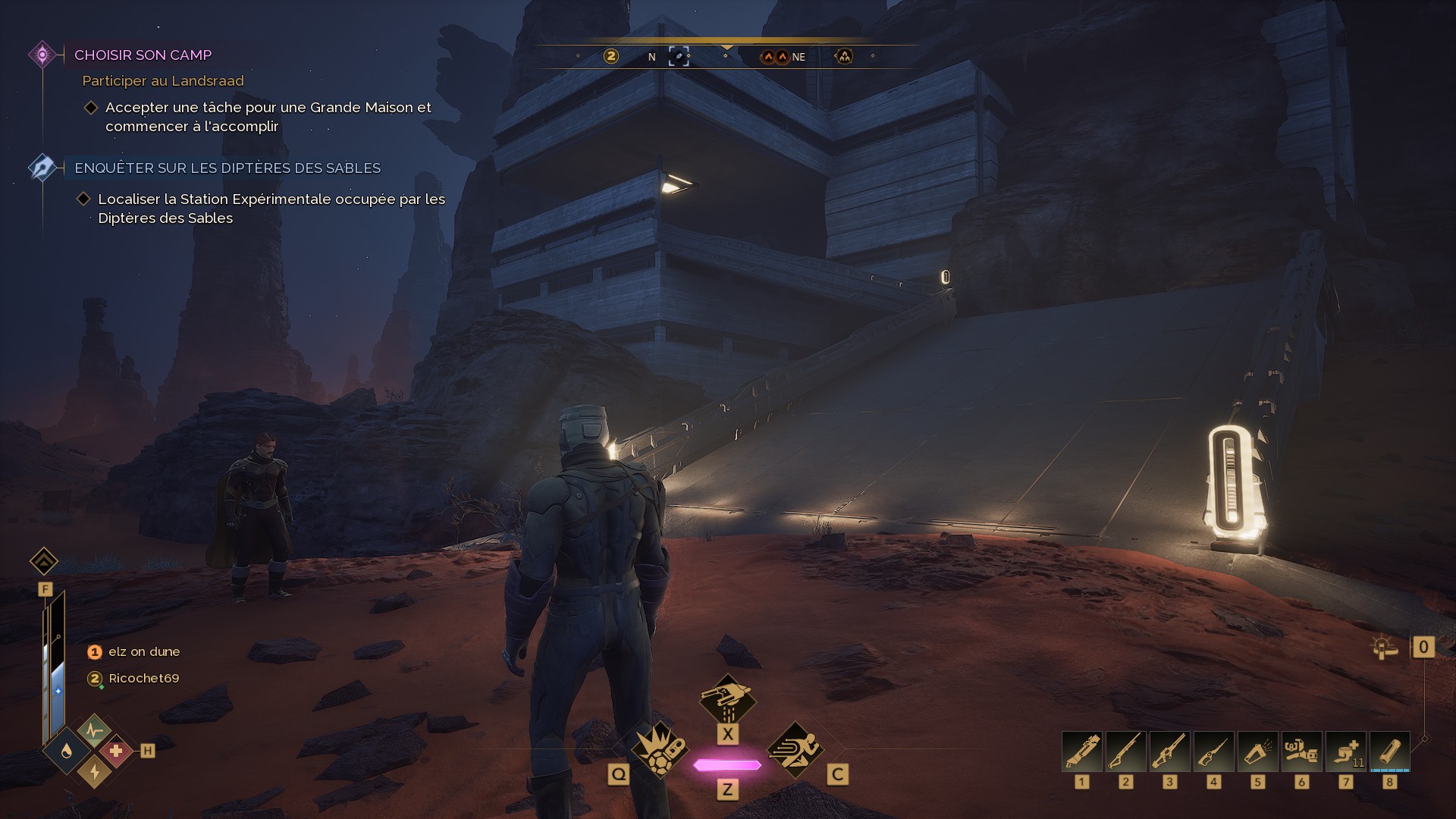Click the double-chevron diamond icon

[44, 562]
